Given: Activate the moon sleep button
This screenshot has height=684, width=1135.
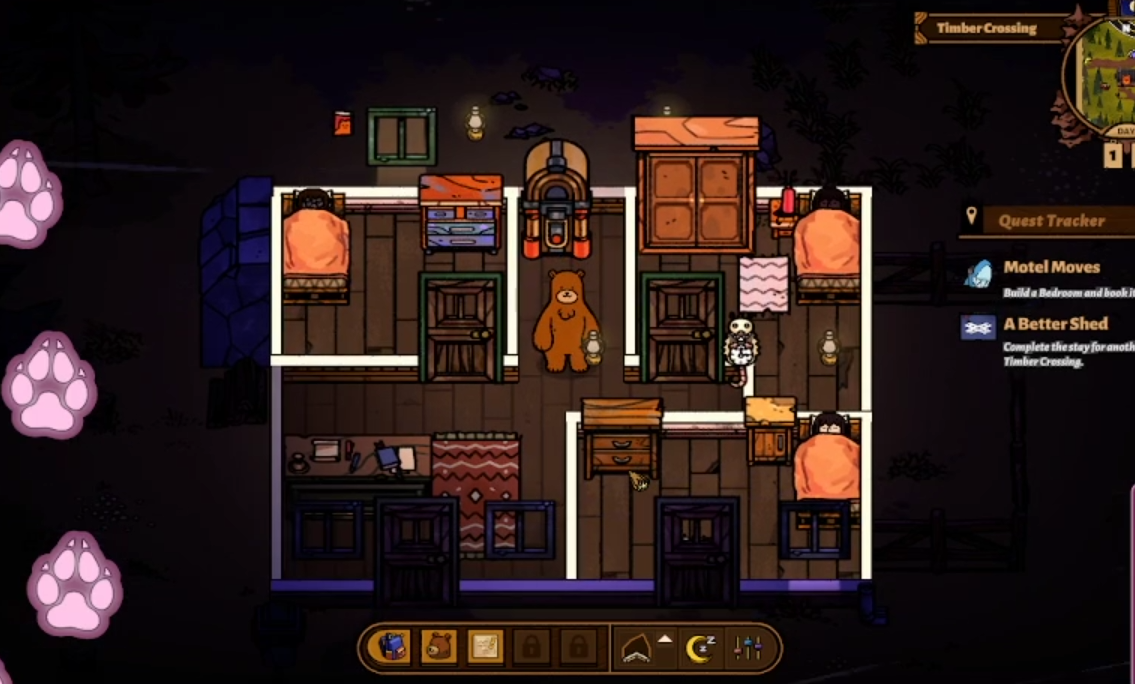Looking at the screenshot, I should [x=699, y=649].
